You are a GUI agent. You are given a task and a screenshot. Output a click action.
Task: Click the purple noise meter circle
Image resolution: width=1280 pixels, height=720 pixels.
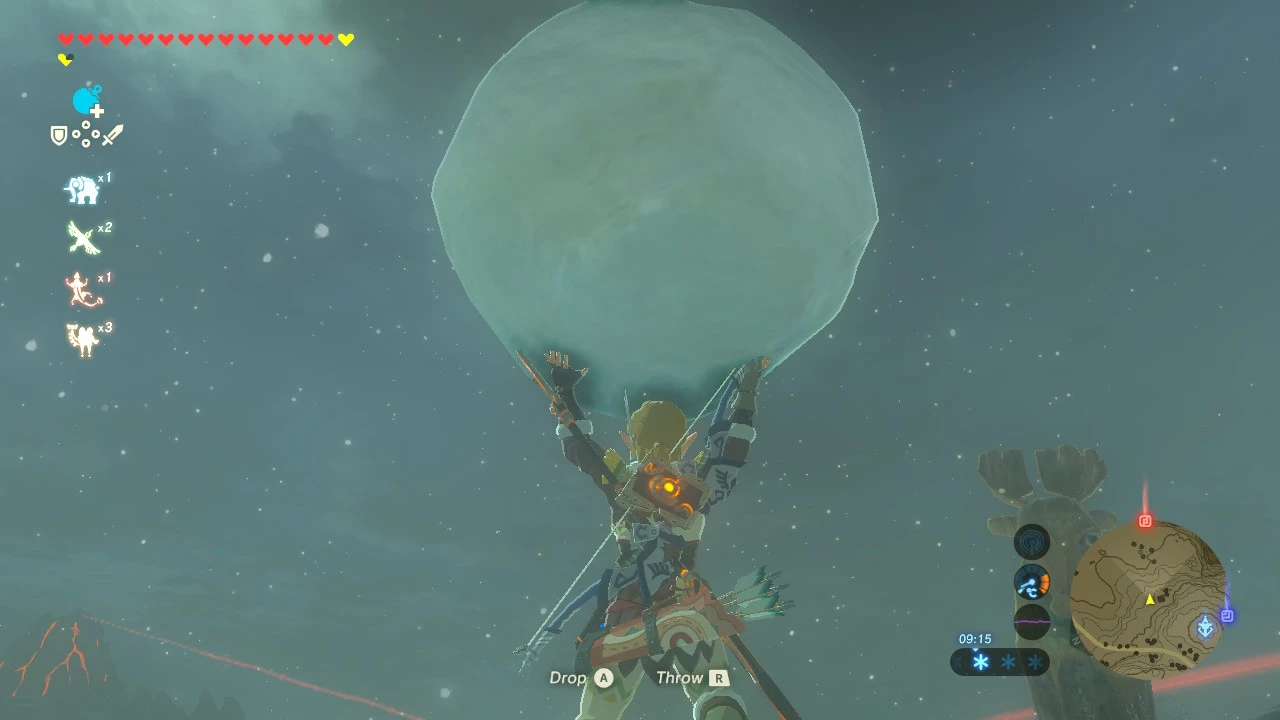pos(1032,621)
